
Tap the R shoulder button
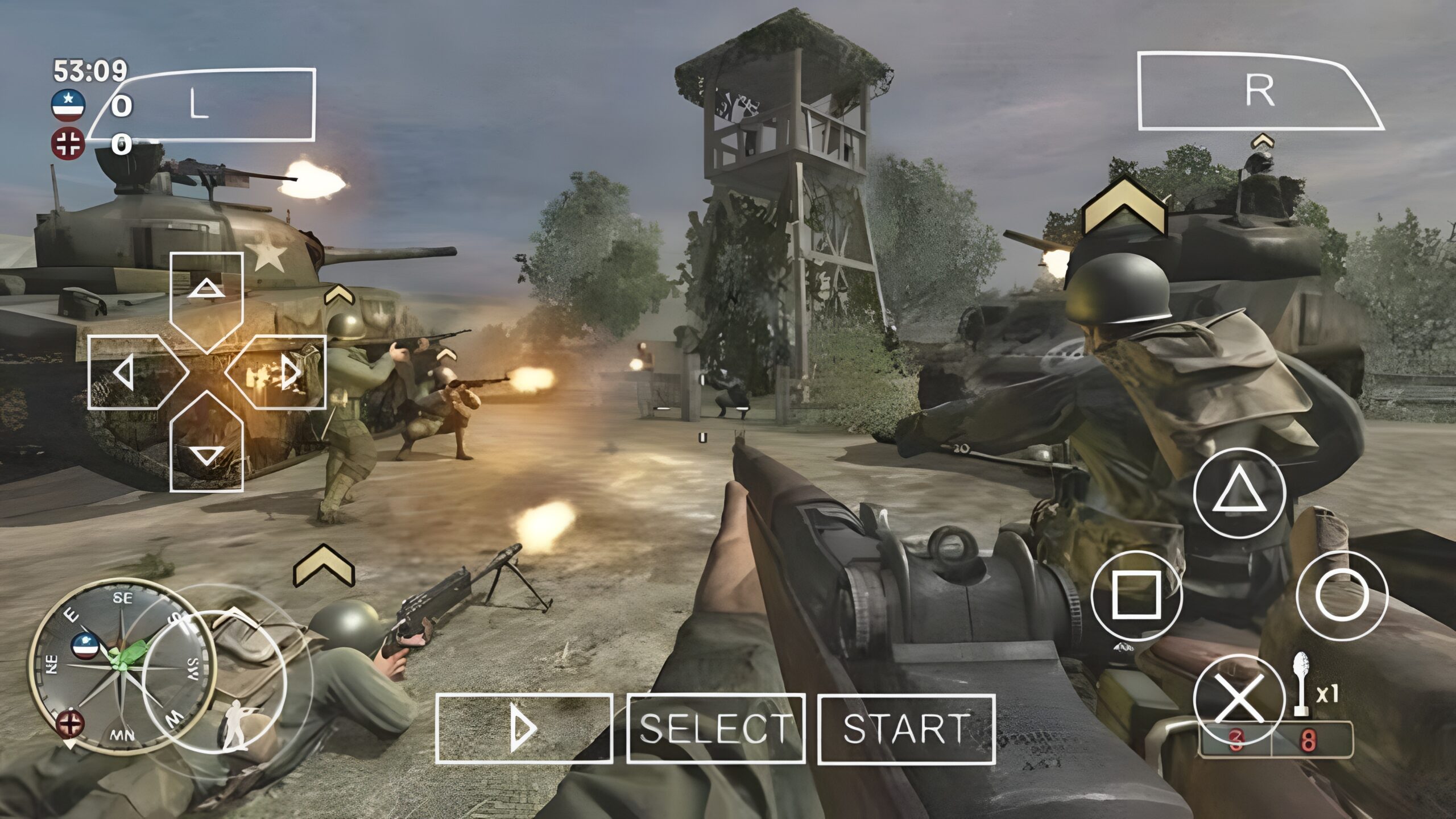[x=1258, y=91]
